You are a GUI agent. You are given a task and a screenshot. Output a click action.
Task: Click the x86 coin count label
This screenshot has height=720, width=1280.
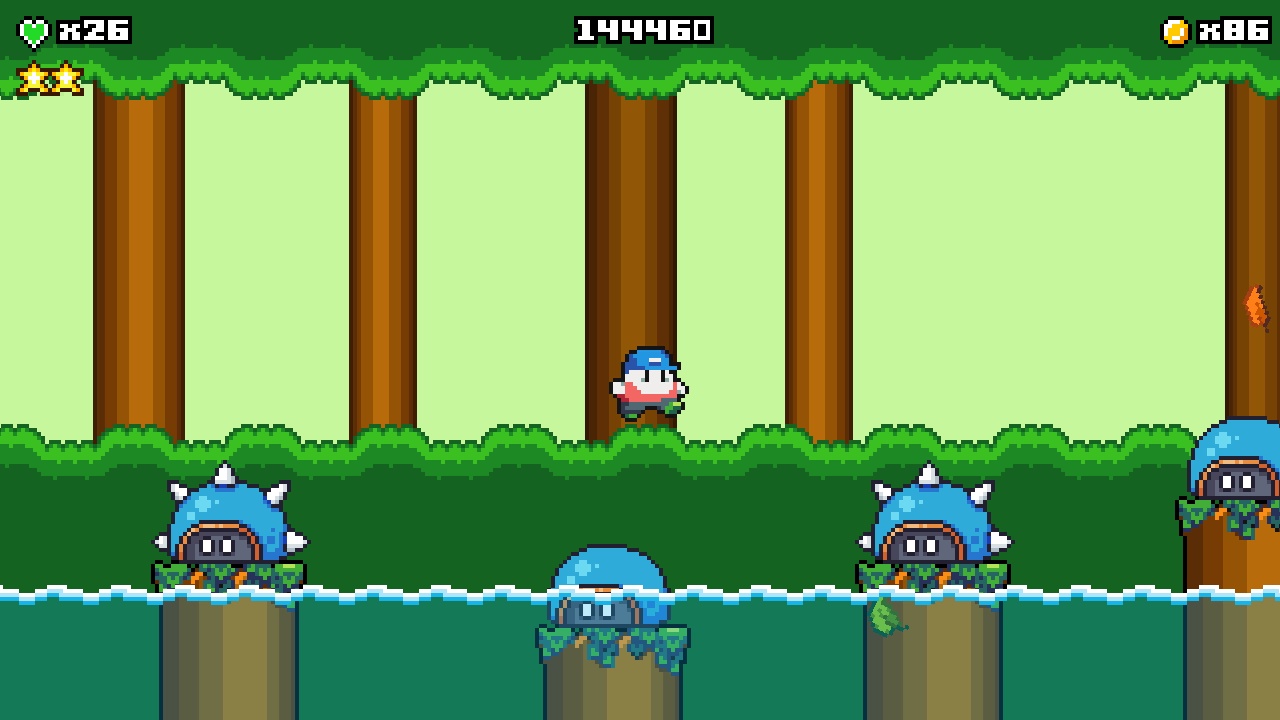click(1230, 28)
